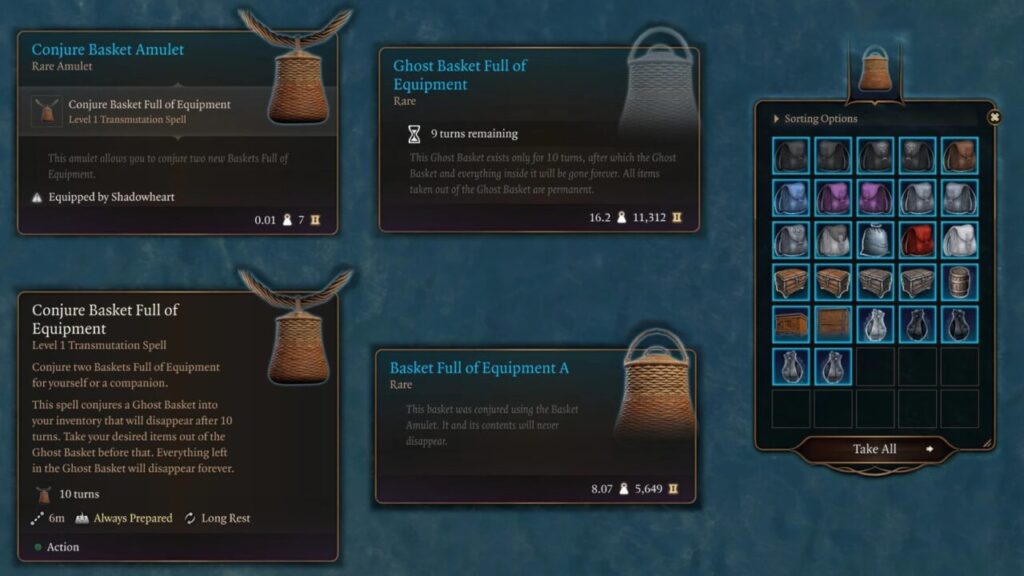Take all items from the basket
The image size is (1024, 576).
[875, 449]
